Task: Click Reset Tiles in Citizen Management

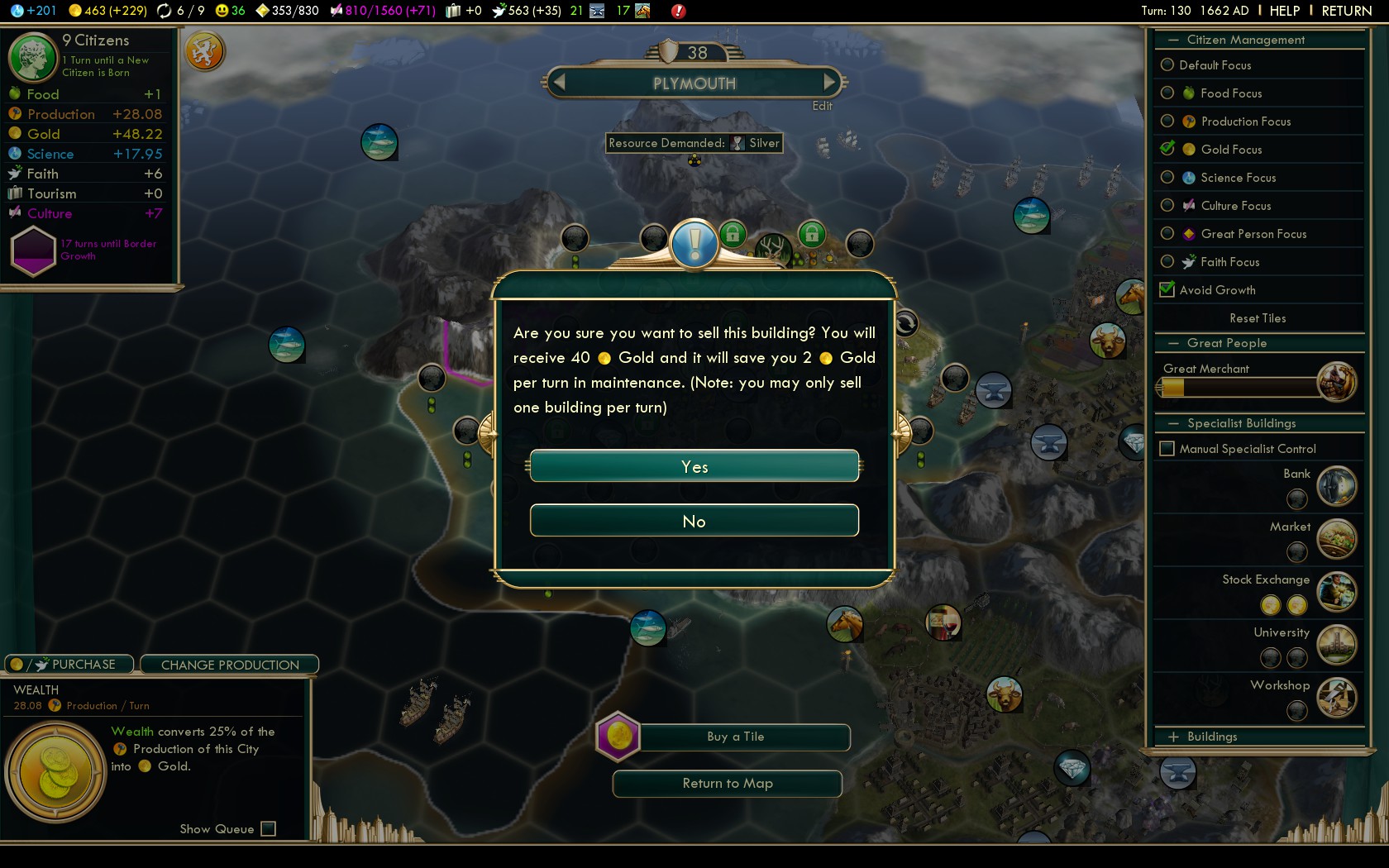Action: click(1258, 318)
